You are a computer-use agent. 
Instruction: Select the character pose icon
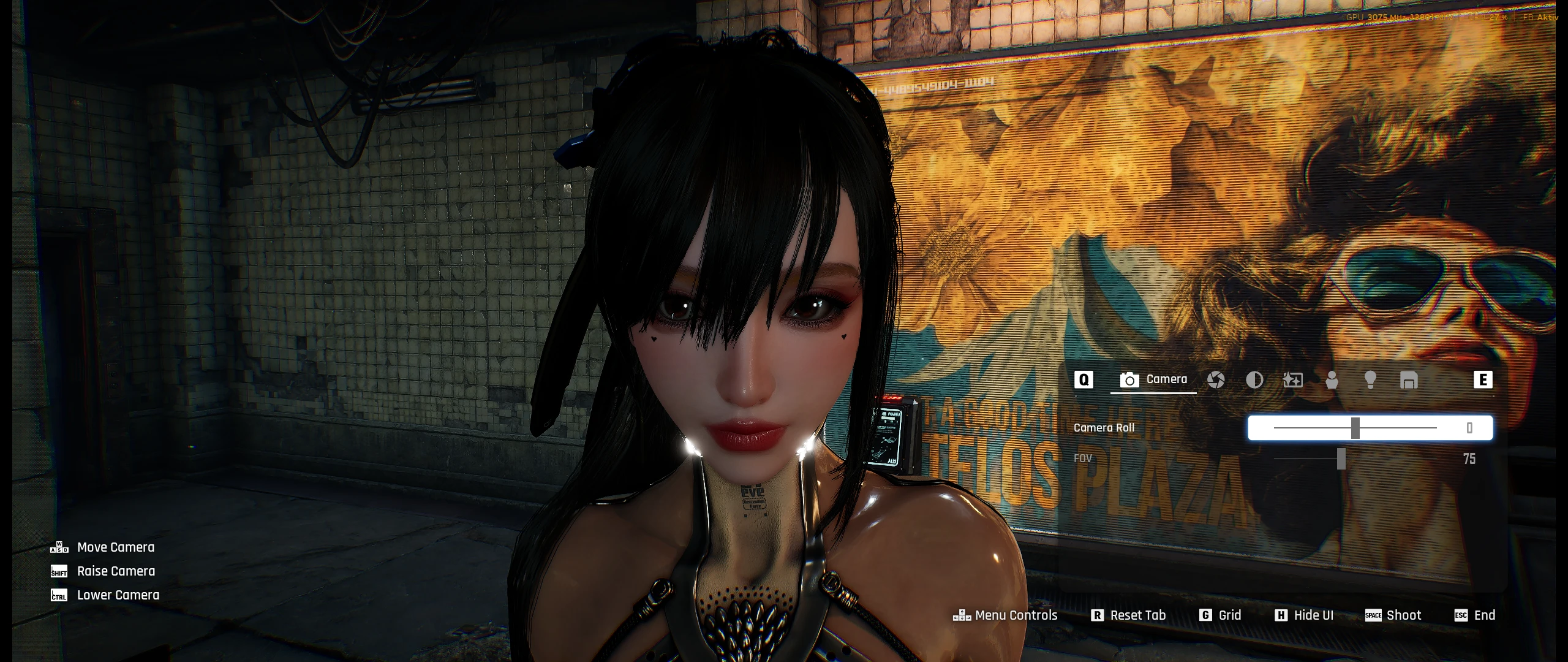coord(1332,380)
